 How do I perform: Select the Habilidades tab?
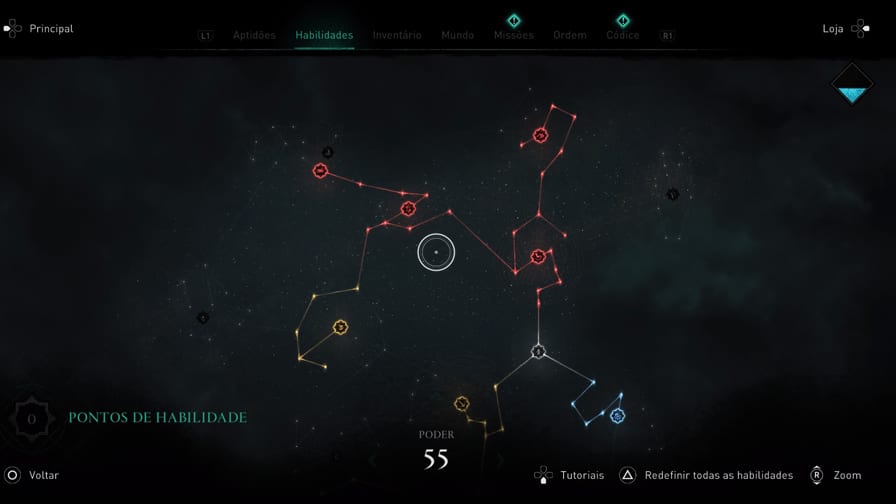(x=324, y=35)
